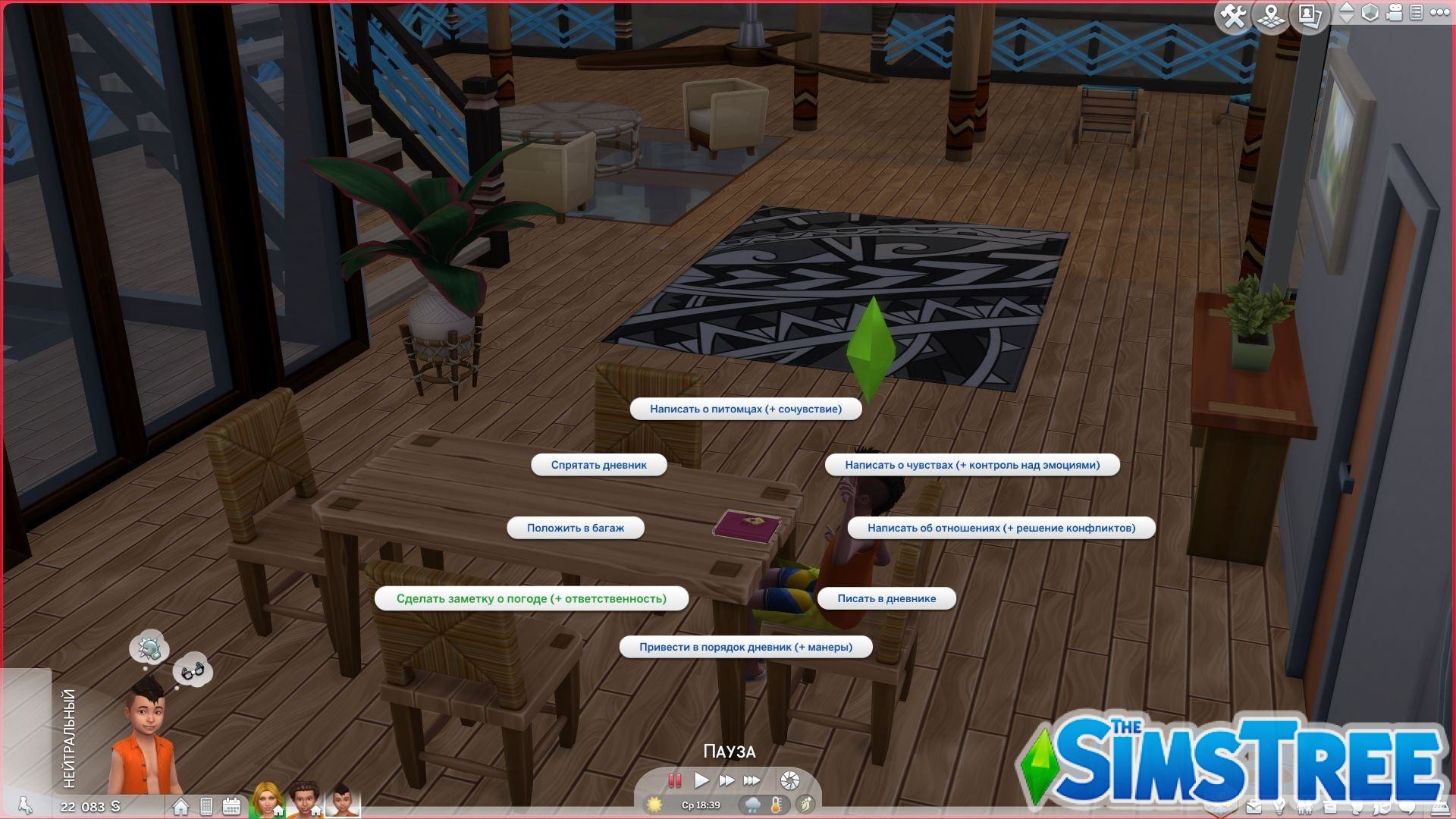Open the neighborhood map view icon
Image resolution: width=1456 pixels, height=819 pixels.
pos(1271,16)
